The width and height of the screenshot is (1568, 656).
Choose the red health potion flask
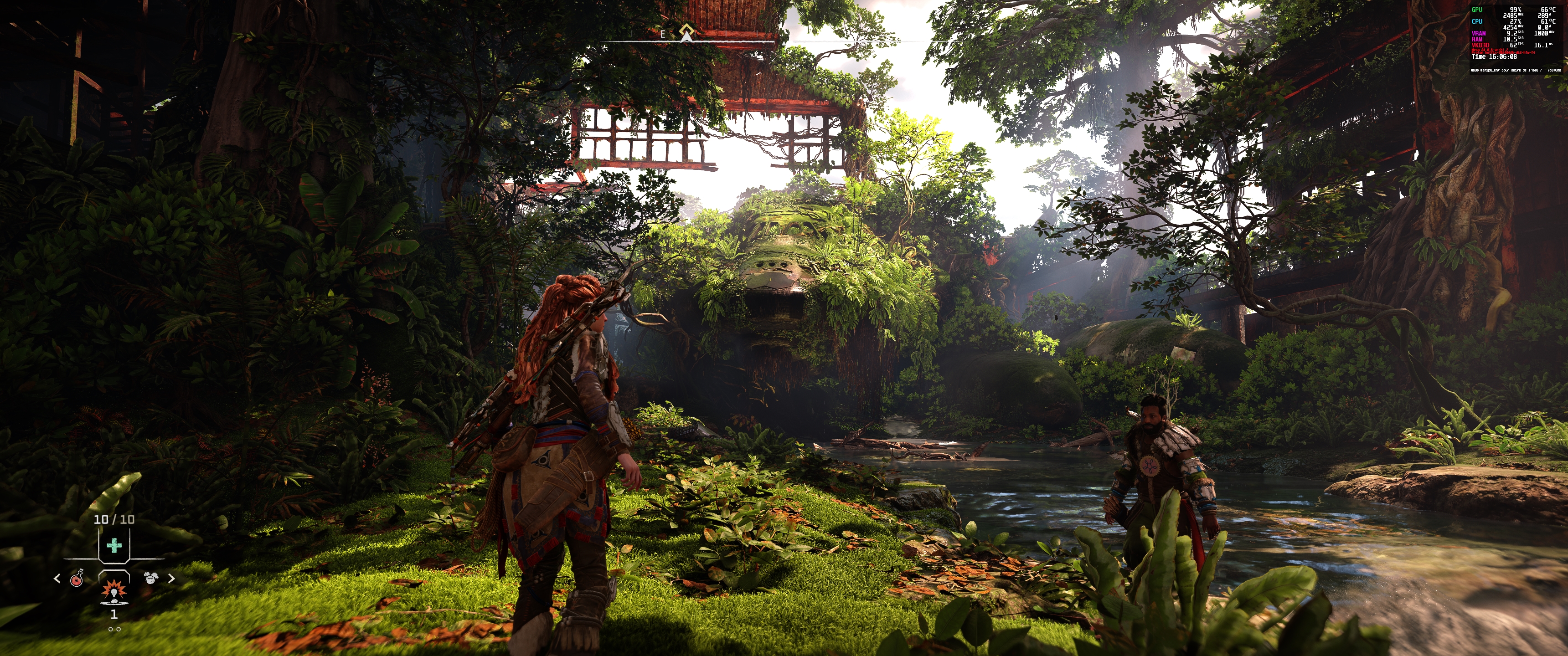(77, 578)
